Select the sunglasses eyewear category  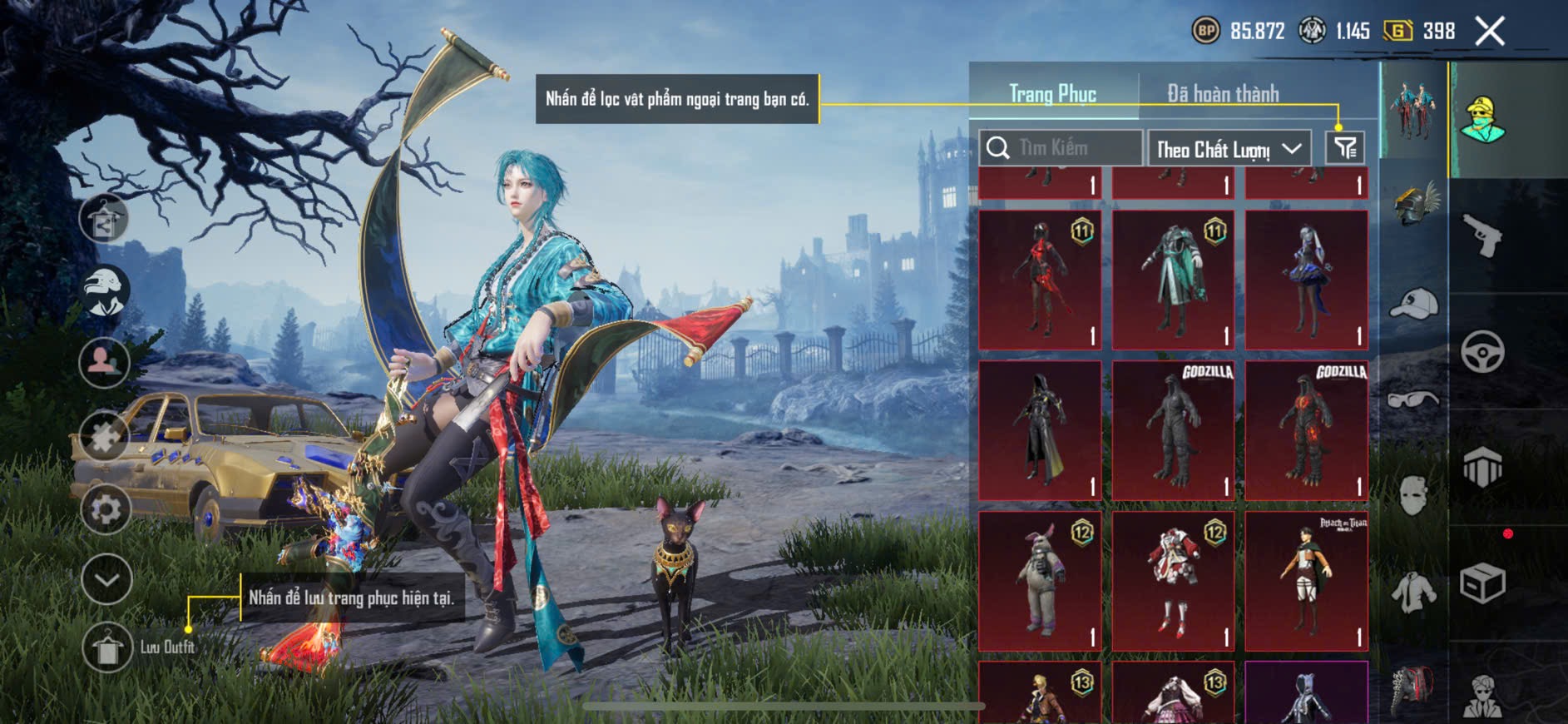[1413, 400]
